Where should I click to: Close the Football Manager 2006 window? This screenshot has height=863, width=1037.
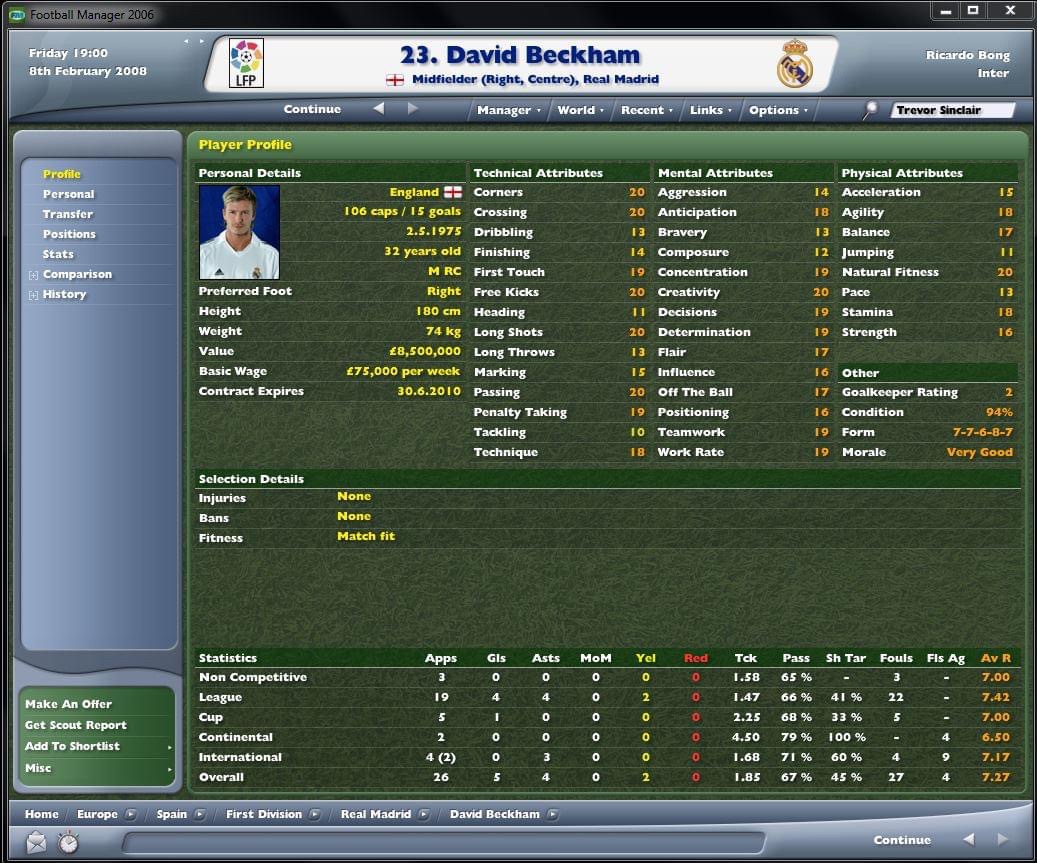1010,11
